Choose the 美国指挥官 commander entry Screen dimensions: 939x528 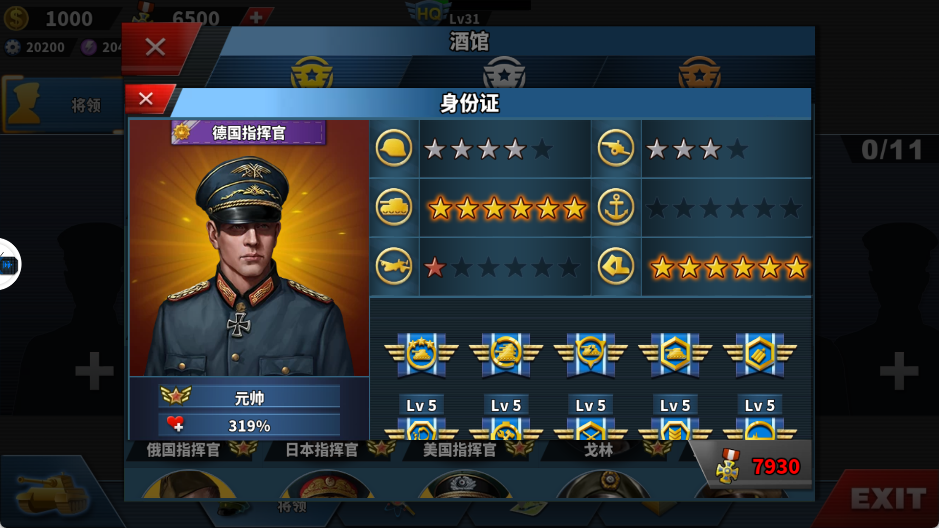click(460, 450)
